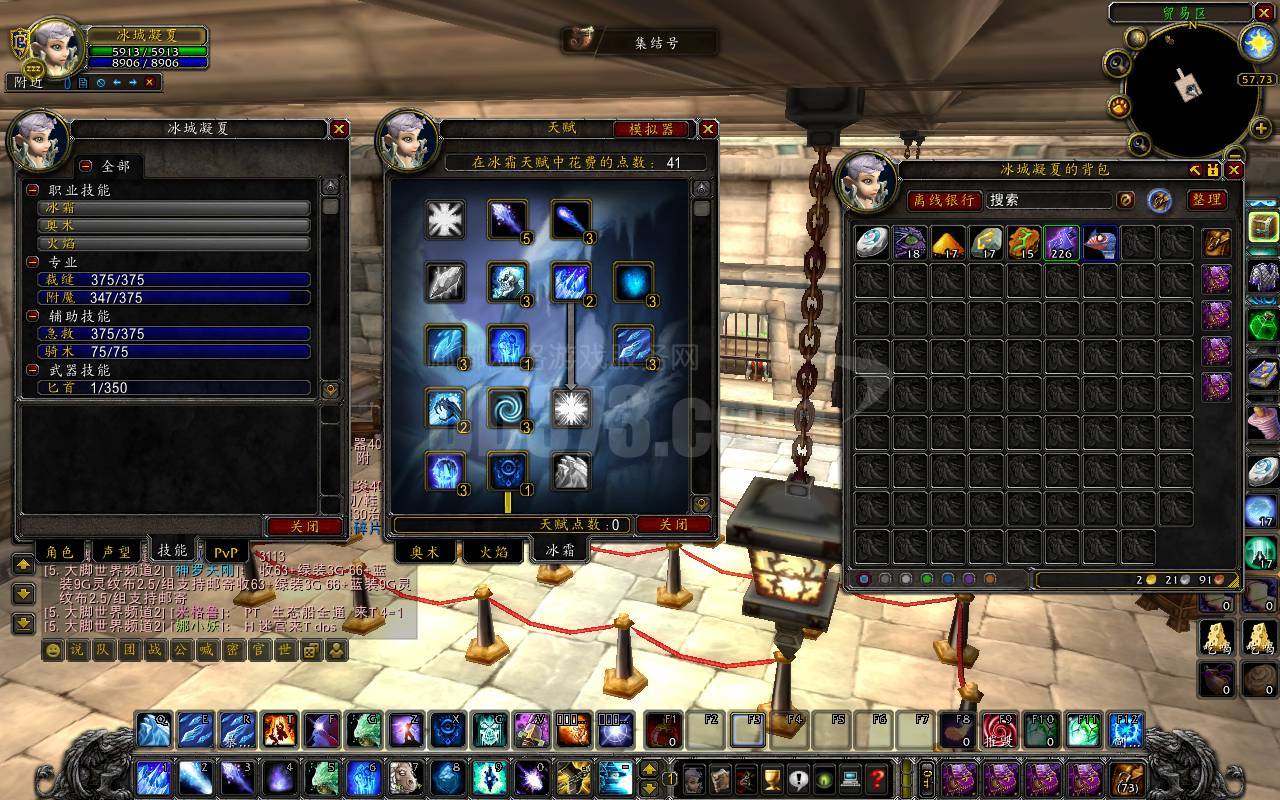Select the PvP tab
Screen dimensions: 1280x800
(x=226, y=551)
